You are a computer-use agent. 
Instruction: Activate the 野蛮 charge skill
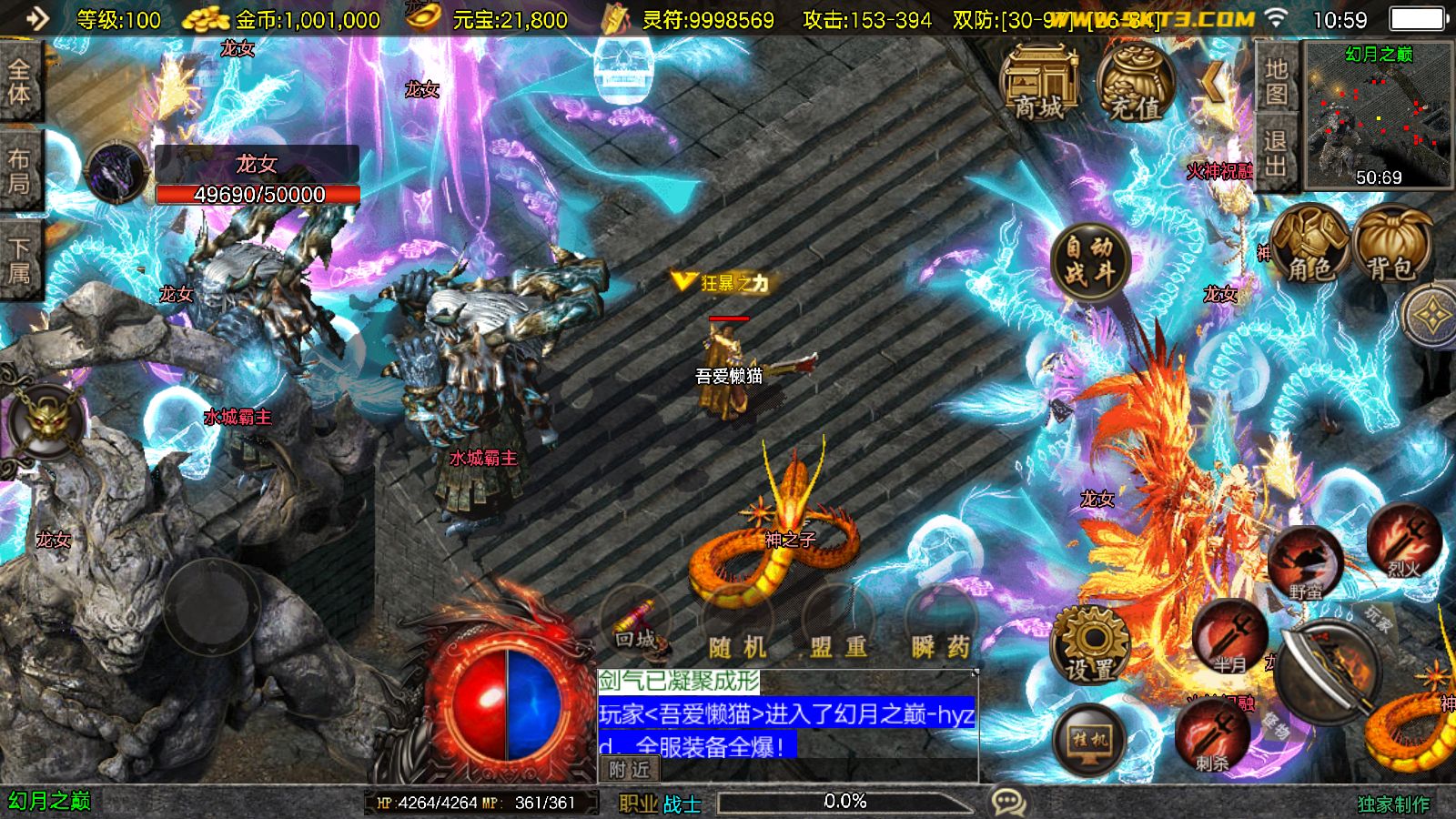tap(1305, 562)
